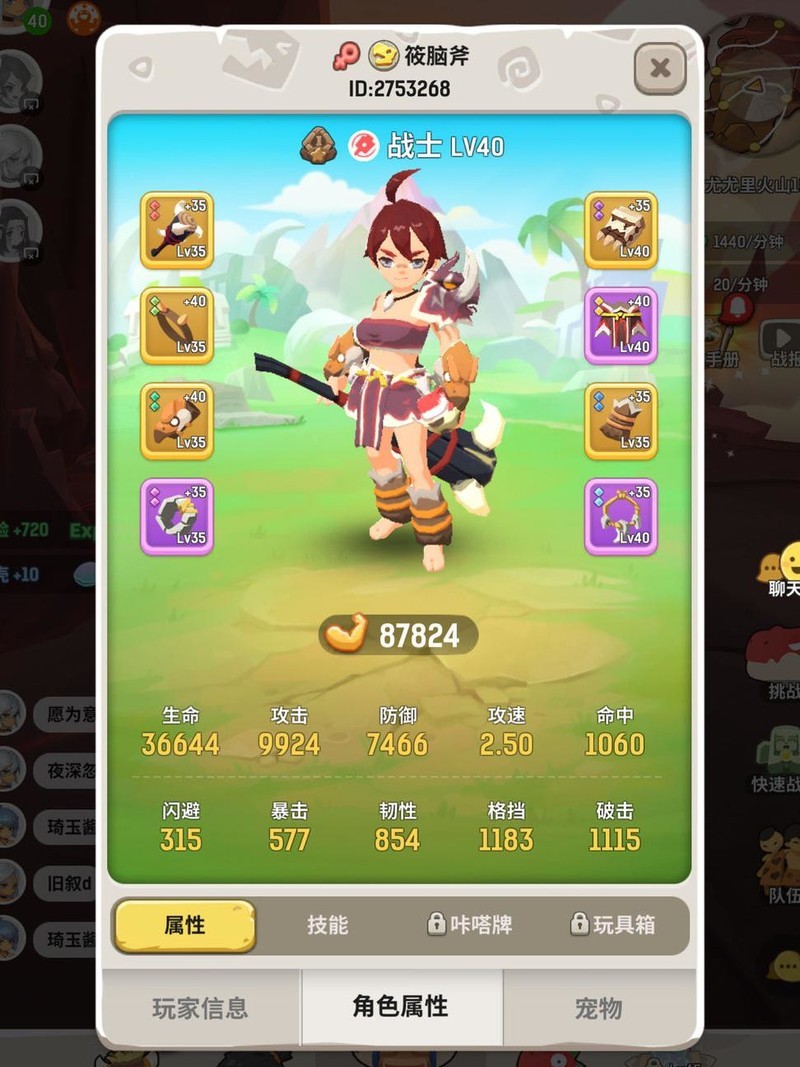
Task: Close the character info panel
Action: (x=660, y=68)
